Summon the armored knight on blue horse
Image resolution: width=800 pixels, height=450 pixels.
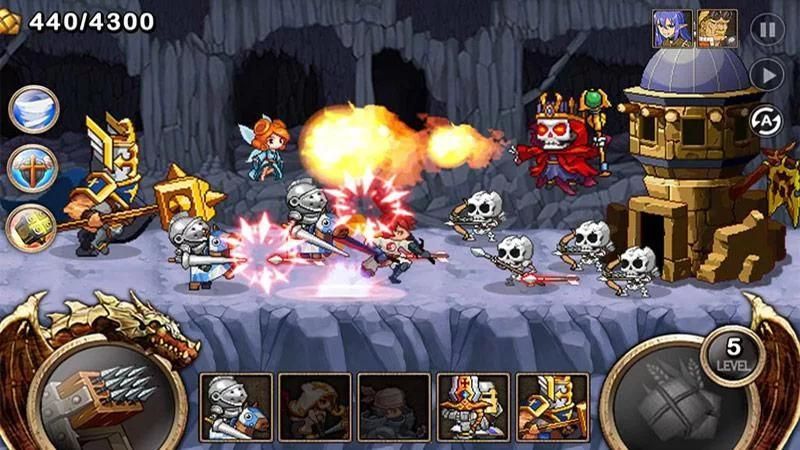coord(236,407)
